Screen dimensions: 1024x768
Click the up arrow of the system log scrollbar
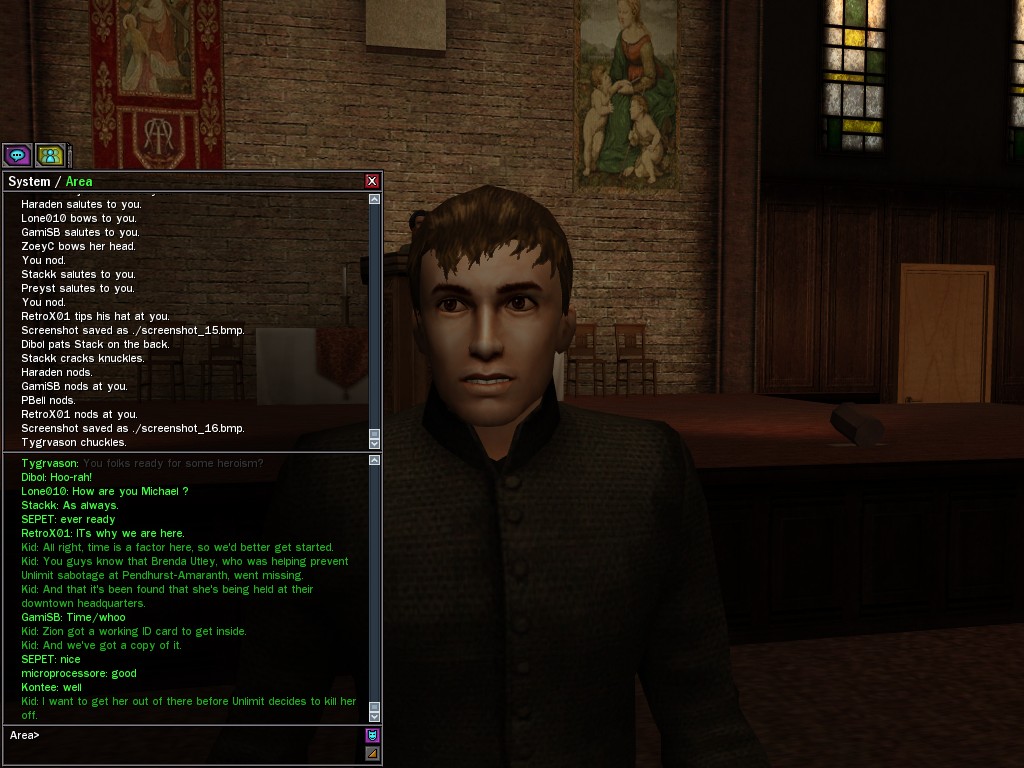pos(375,199)
